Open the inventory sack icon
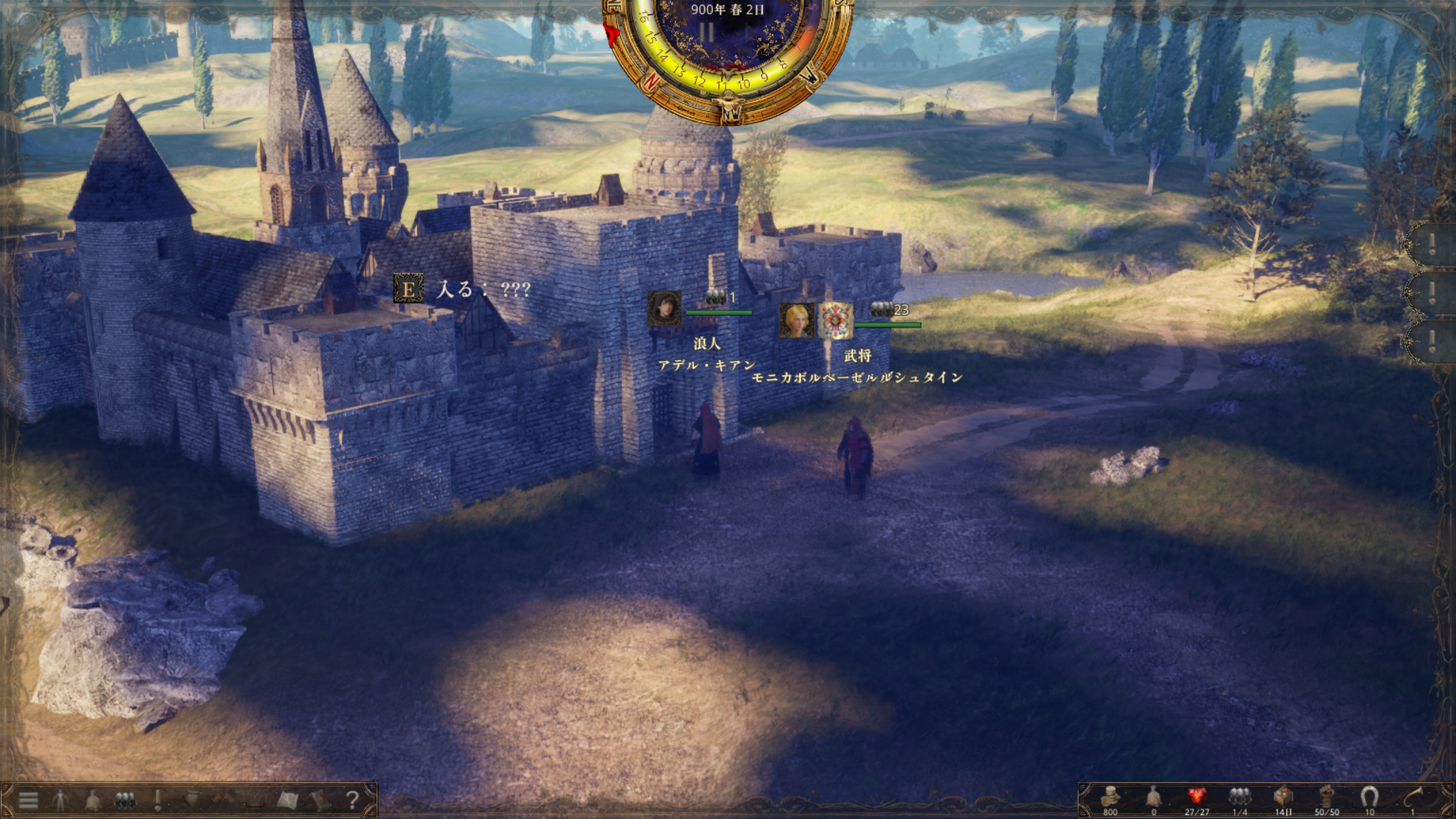This screenshot has width=1456, height=819. [x=93, y=799]
